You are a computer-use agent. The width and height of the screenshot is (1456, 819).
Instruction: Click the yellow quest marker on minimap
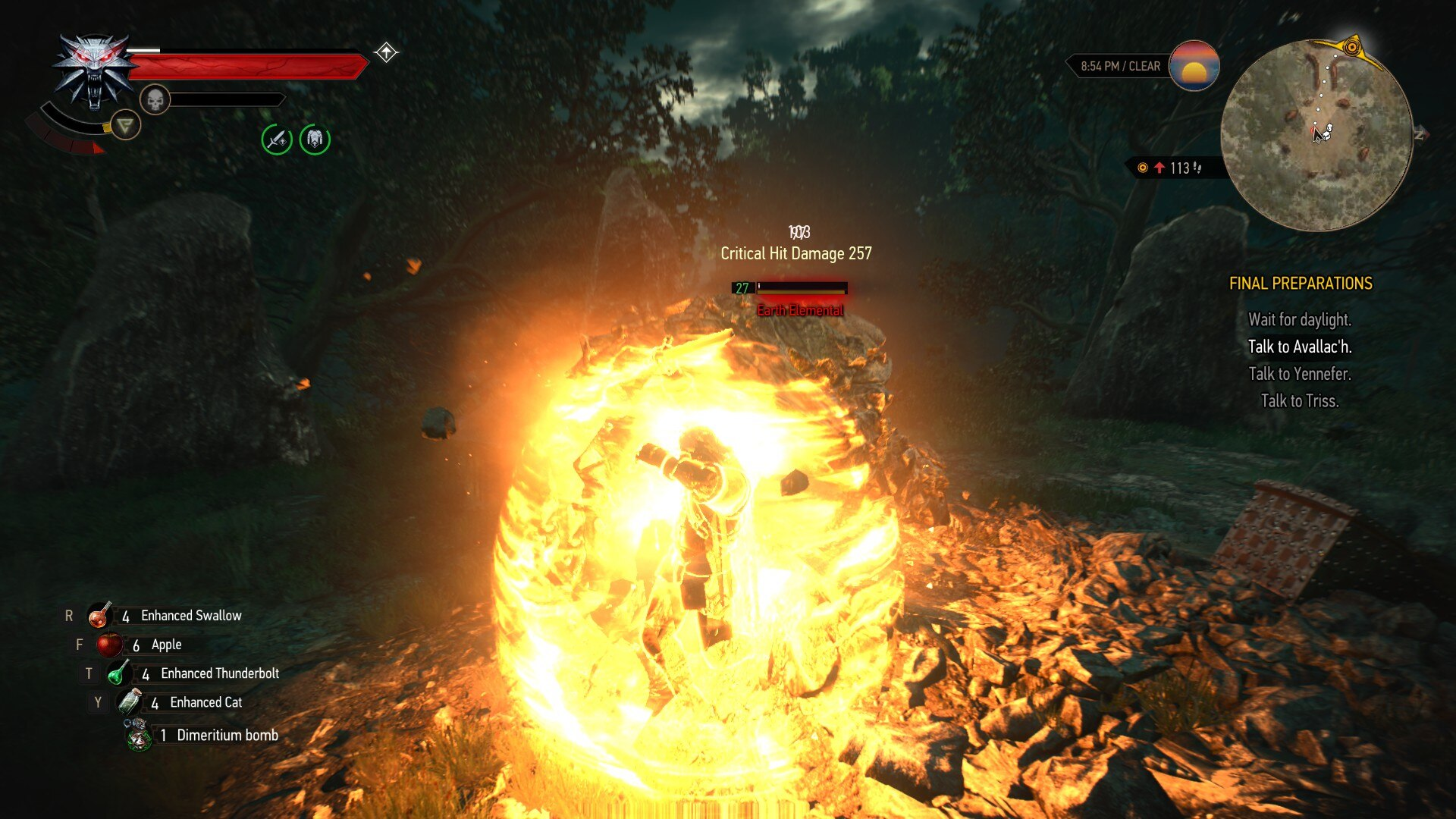1351,47
